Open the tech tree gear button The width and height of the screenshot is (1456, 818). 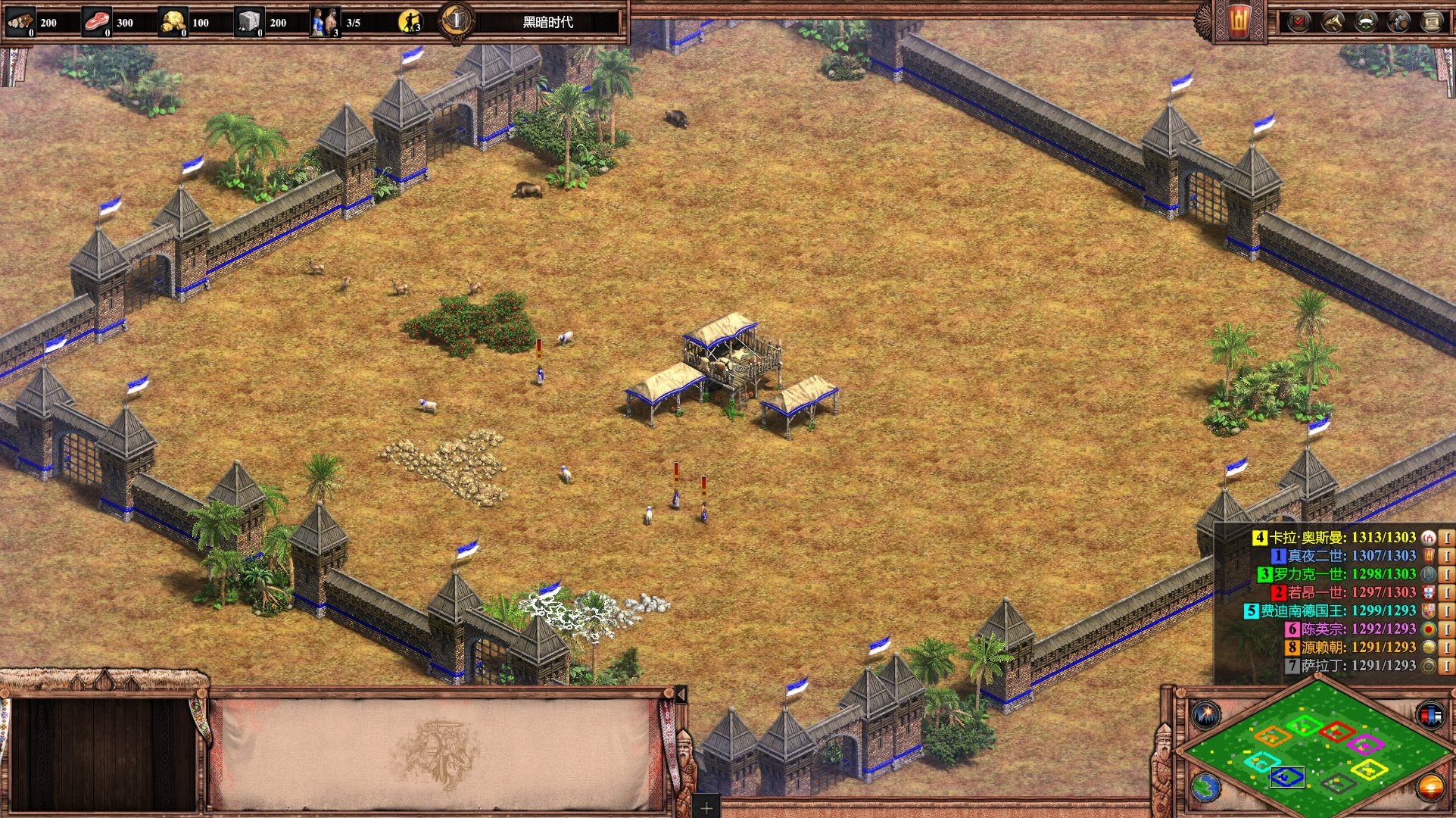tap(1398, 22)
